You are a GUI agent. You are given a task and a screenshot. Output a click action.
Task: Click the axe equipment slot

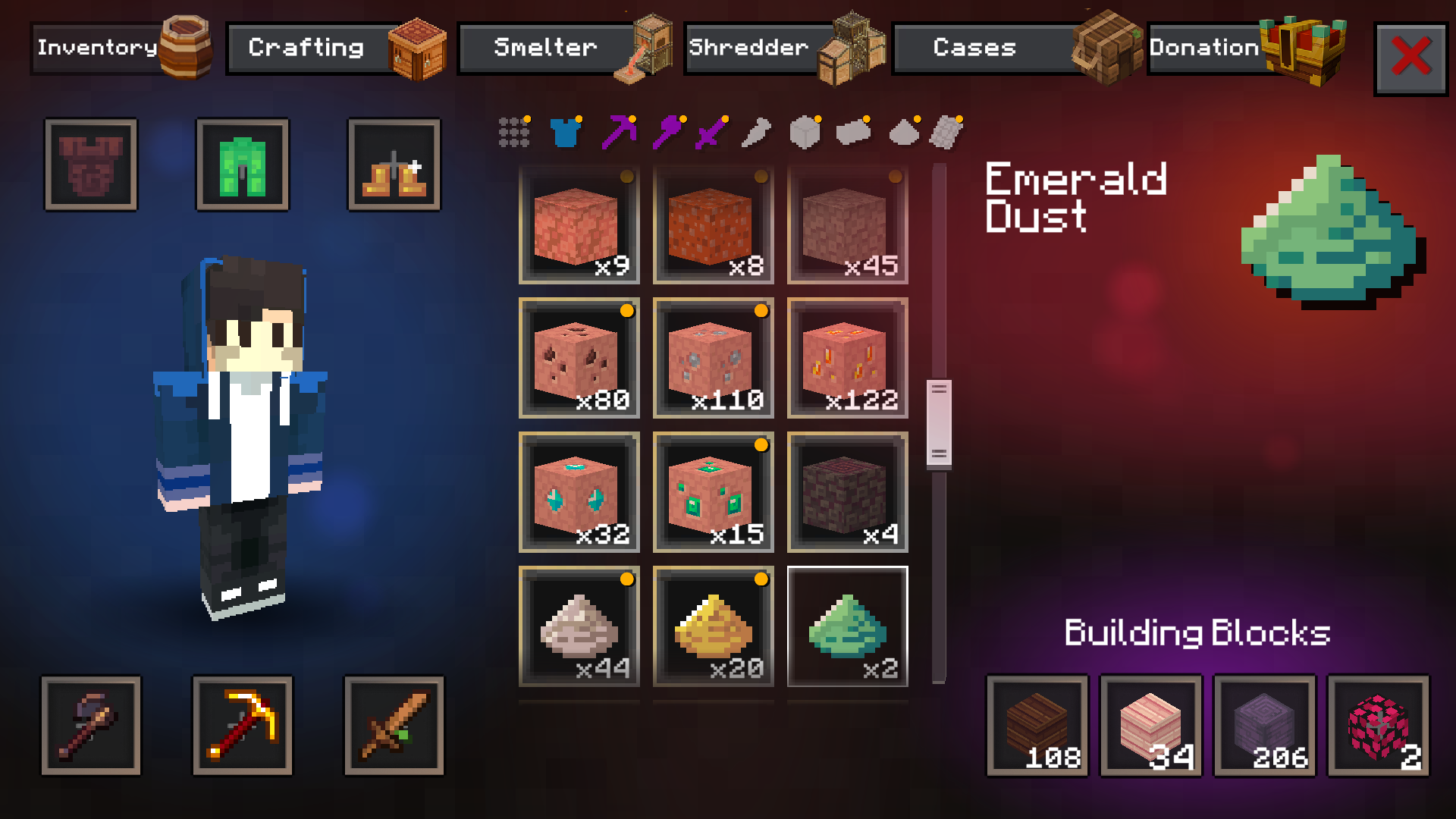coord(90,725)
